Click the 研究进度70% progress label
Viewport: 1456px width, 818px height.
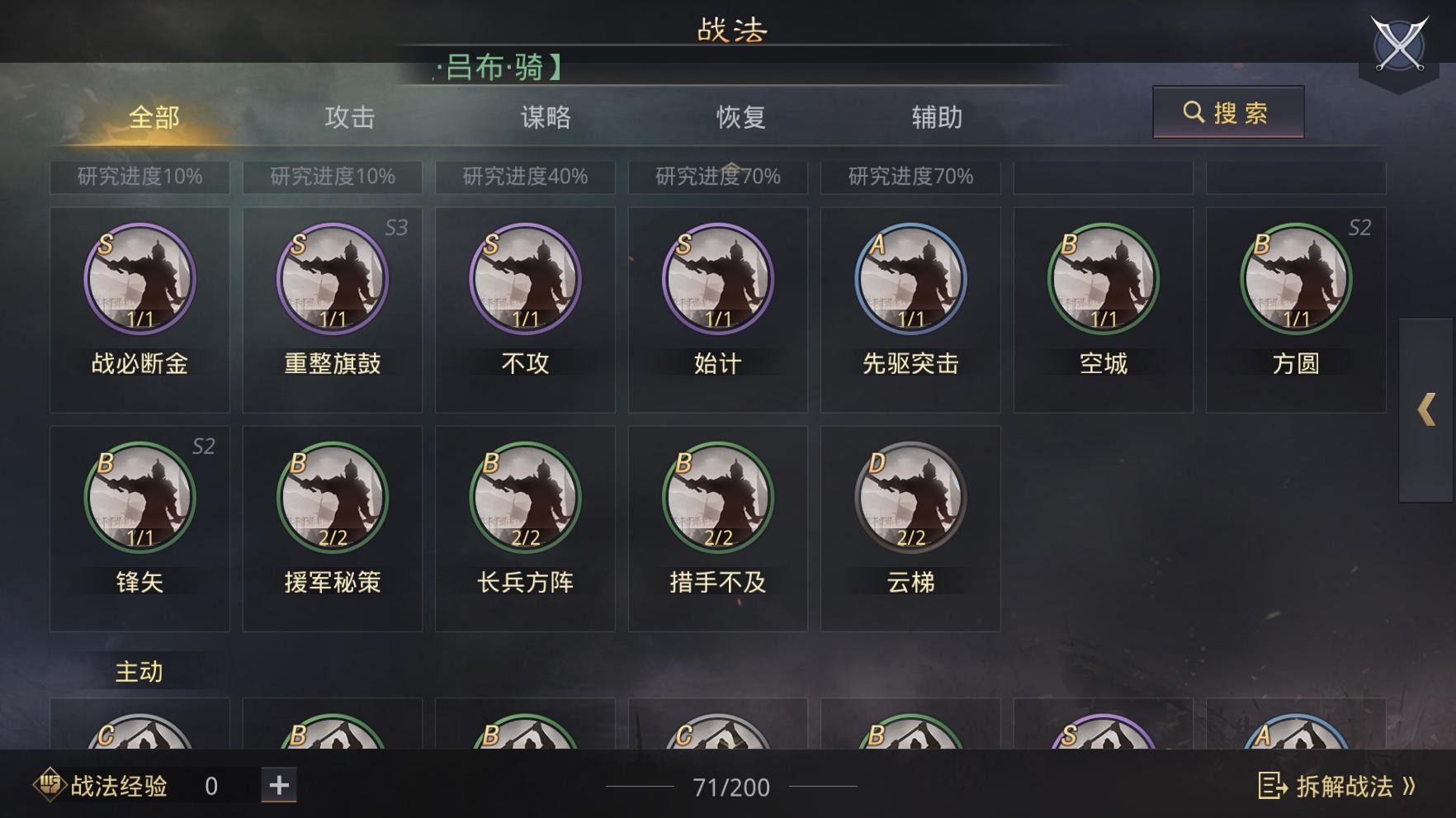(716, 176)
